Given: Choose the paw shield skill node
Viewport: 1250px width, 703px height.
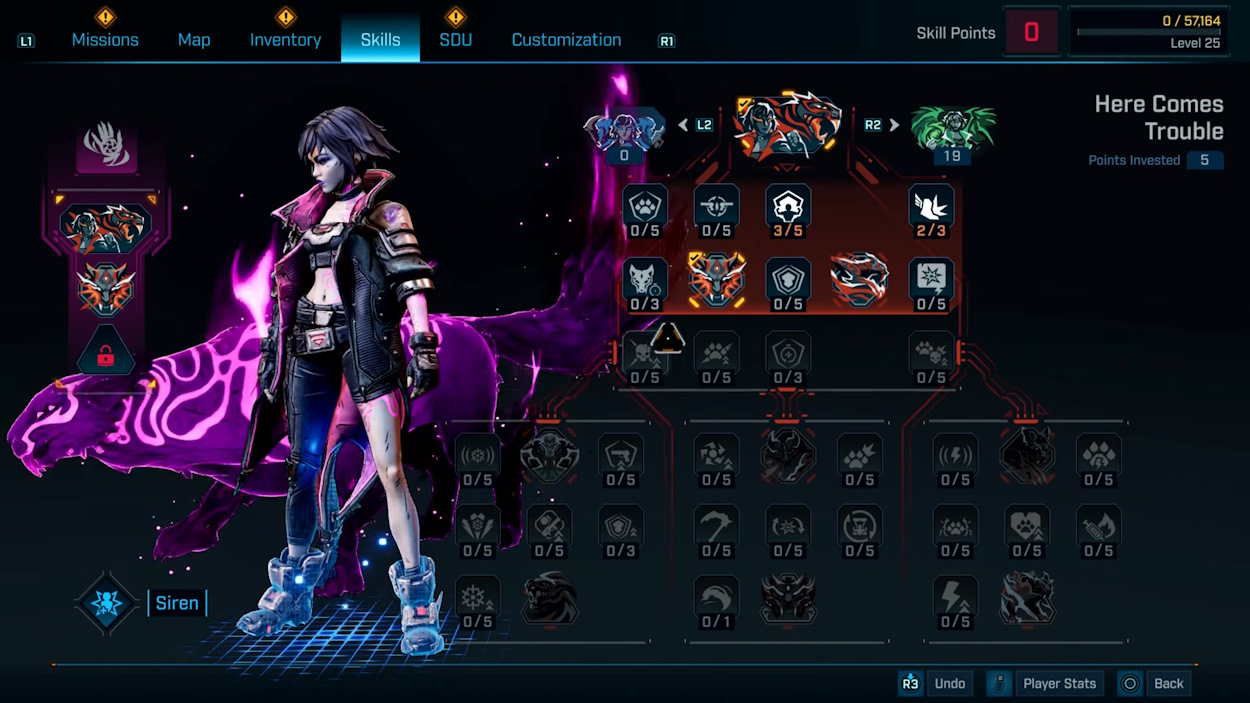Looking at the screenshot, I should 645,206.
